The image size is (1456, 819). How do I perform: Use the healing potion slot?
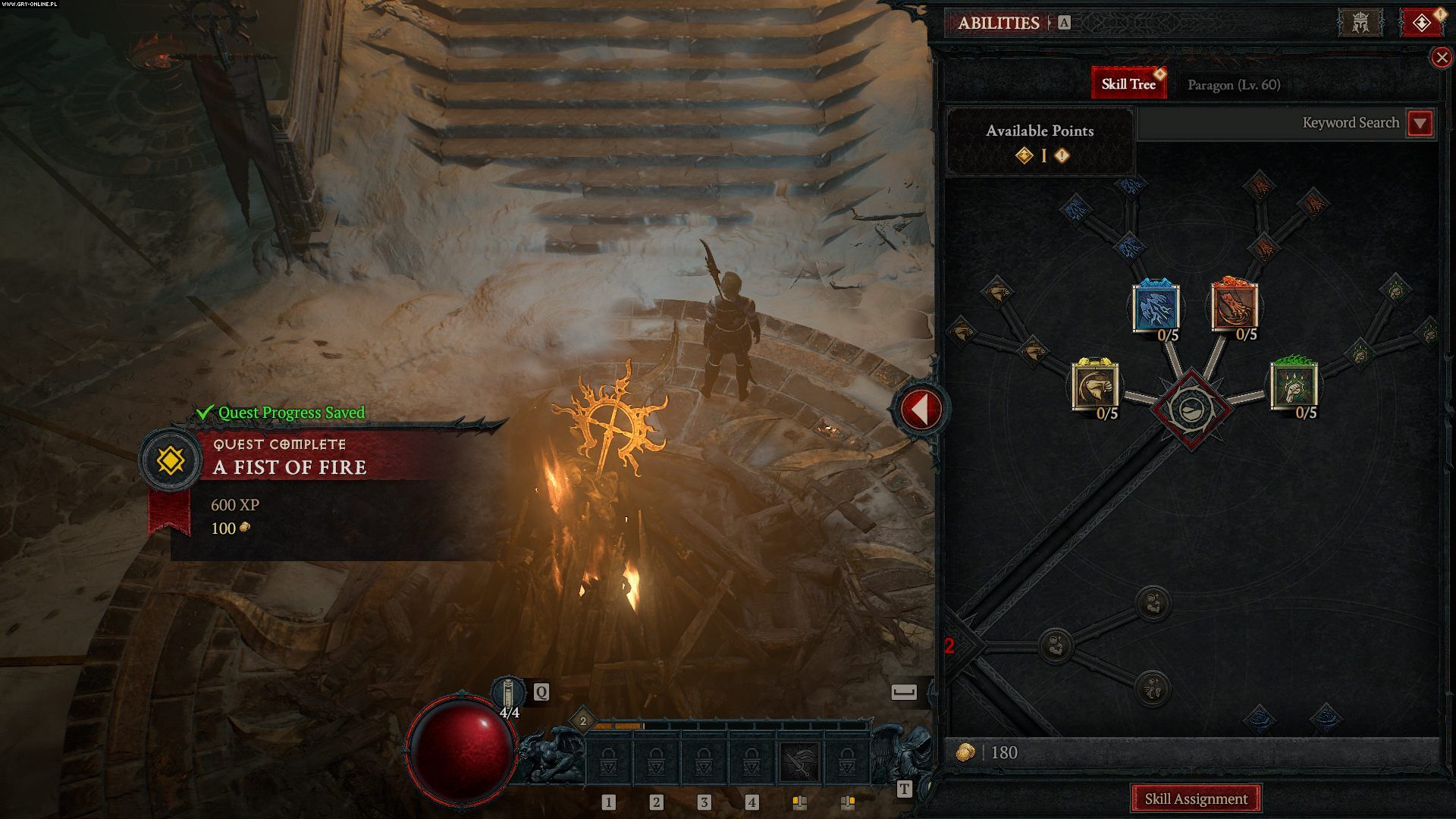509,694
